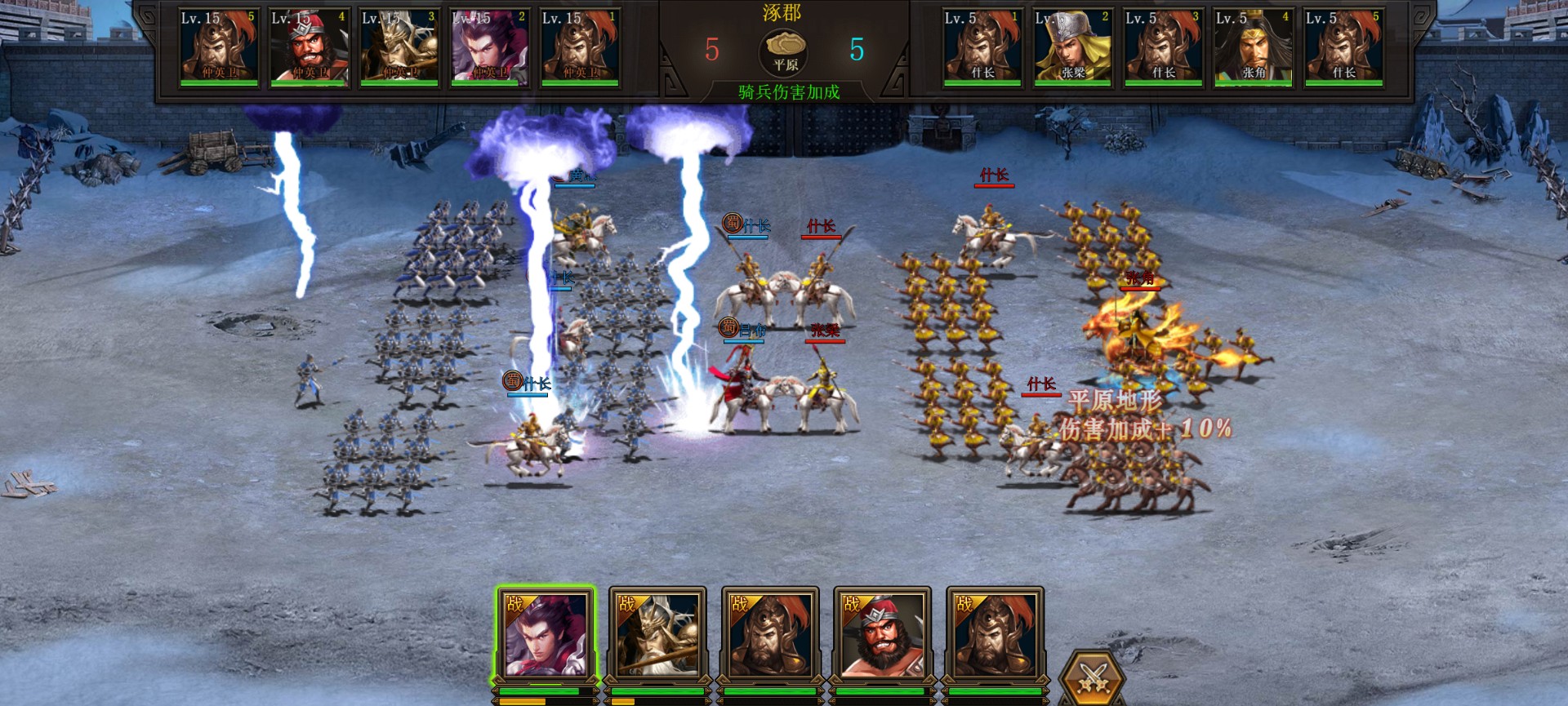Image resolution: width=1568 pixels, height=706 pixels.
Task: Click enemy 什长 portrait numbered 1
Action: (982, 47)
